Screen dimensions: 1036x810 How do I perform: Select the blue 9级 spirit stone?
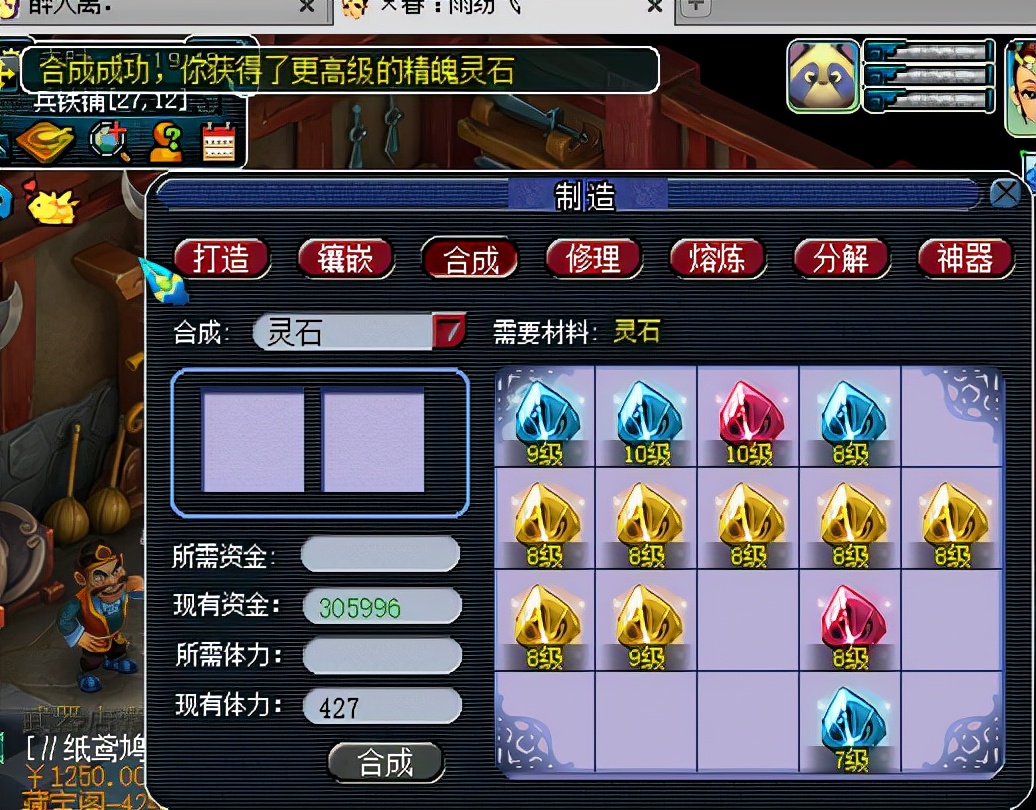(x=545, y=416)
